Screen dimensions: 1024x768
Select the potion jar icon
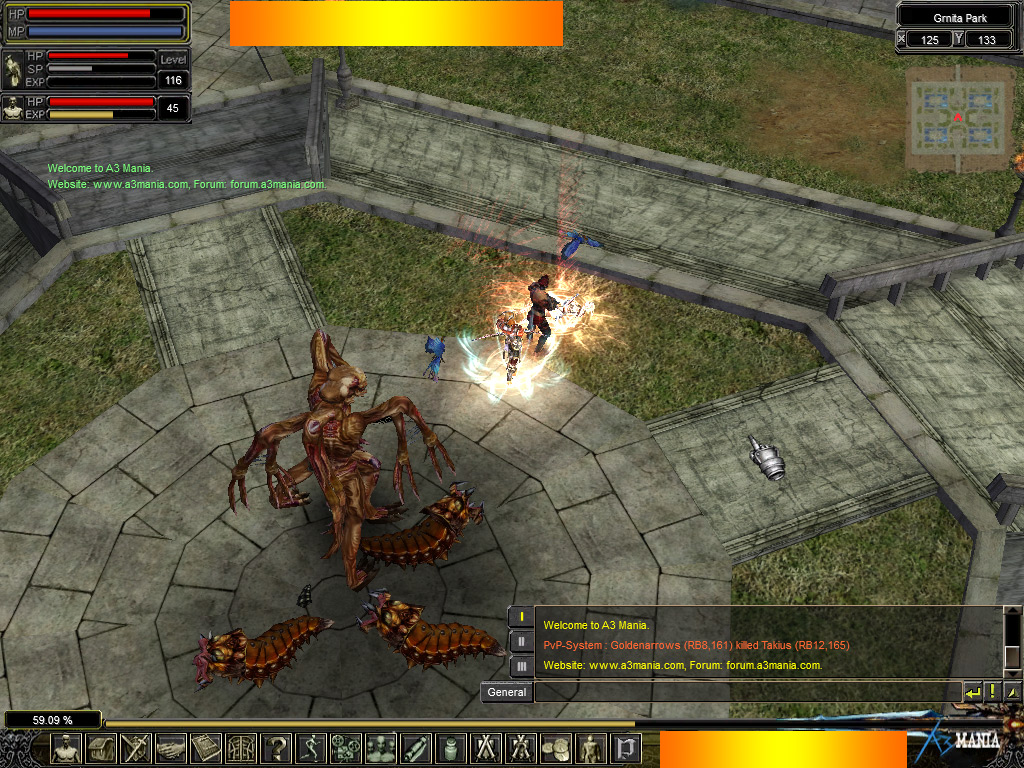point(451,748)
